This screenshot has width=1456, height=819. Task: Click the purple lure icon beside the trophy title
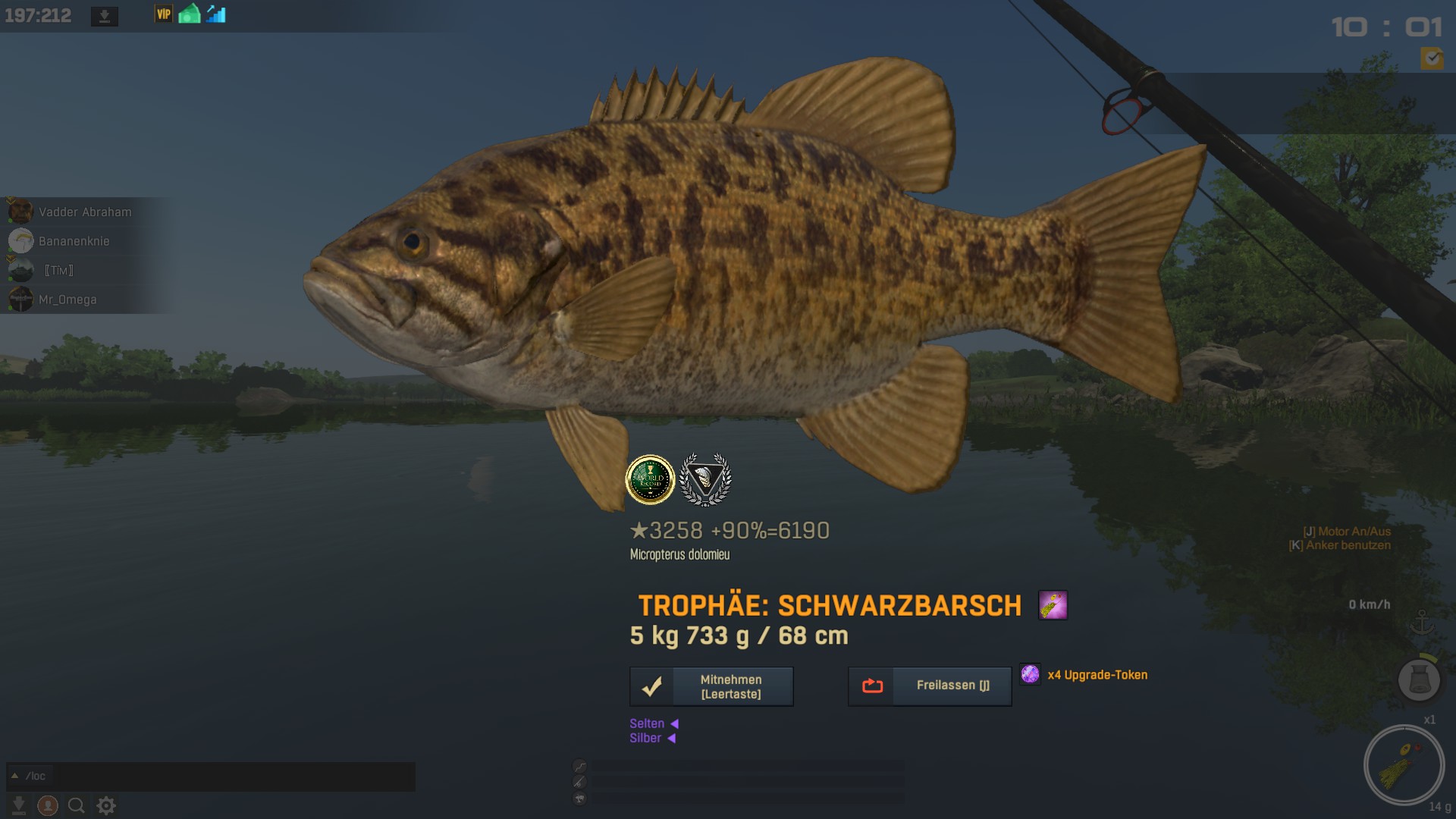click(x=1053, y=605)
